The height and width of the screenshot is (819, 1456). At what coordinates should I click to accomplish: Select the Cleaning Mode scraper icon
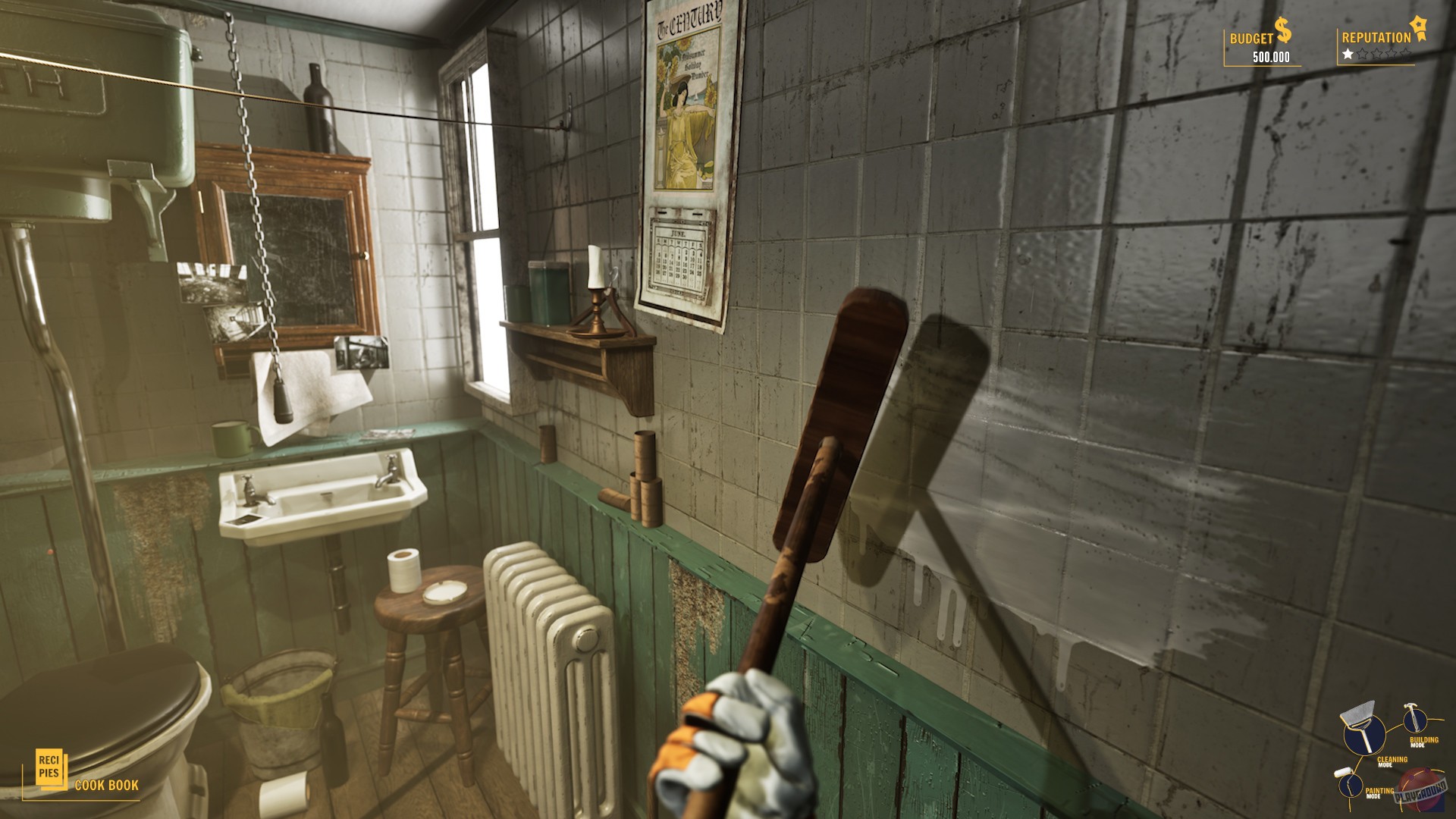coord(1363,733)
